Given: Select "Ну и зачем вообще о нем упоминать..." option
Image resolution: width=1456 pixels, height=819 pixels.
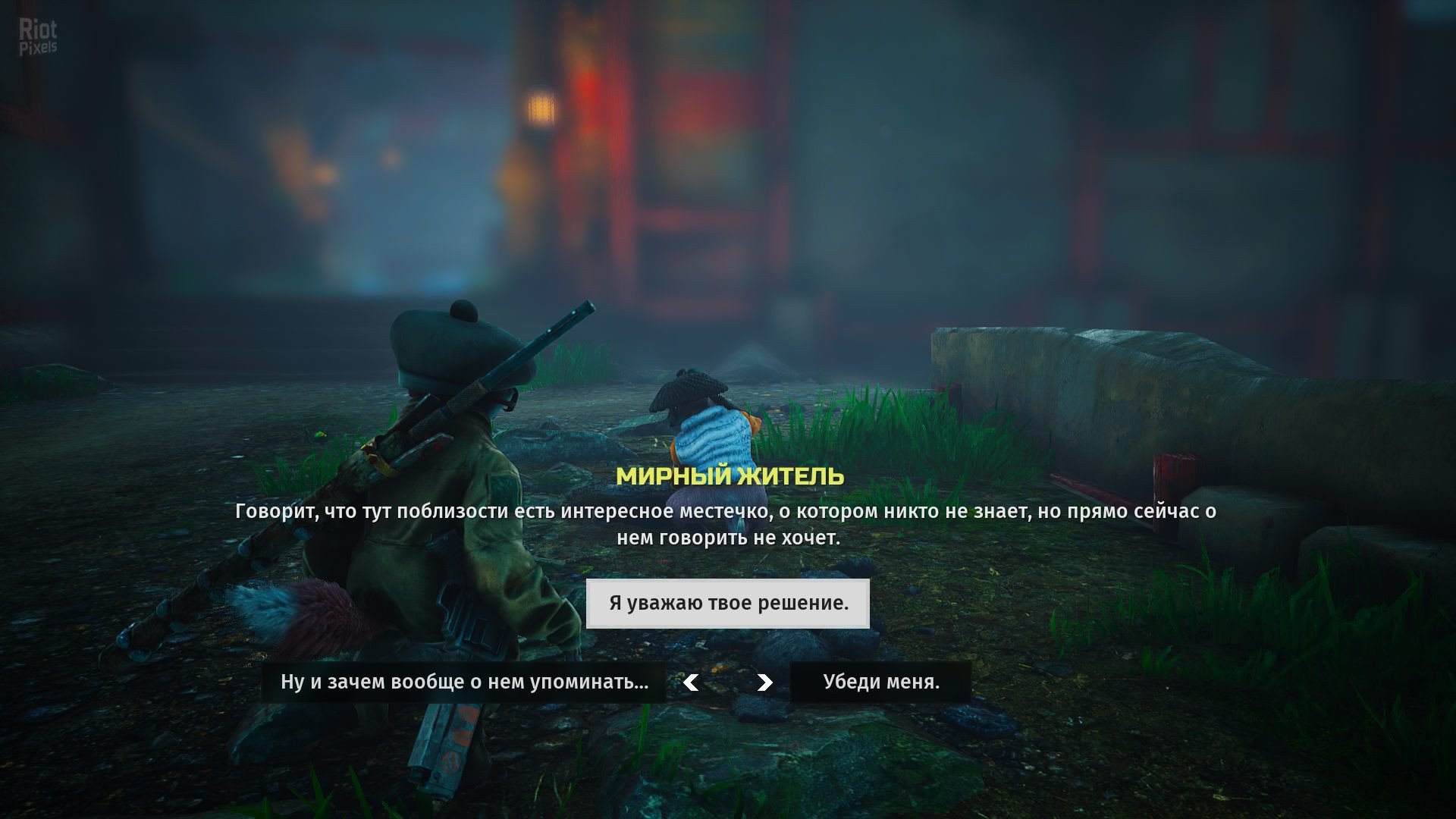Looking at the screenshot, I should [464, 682].
